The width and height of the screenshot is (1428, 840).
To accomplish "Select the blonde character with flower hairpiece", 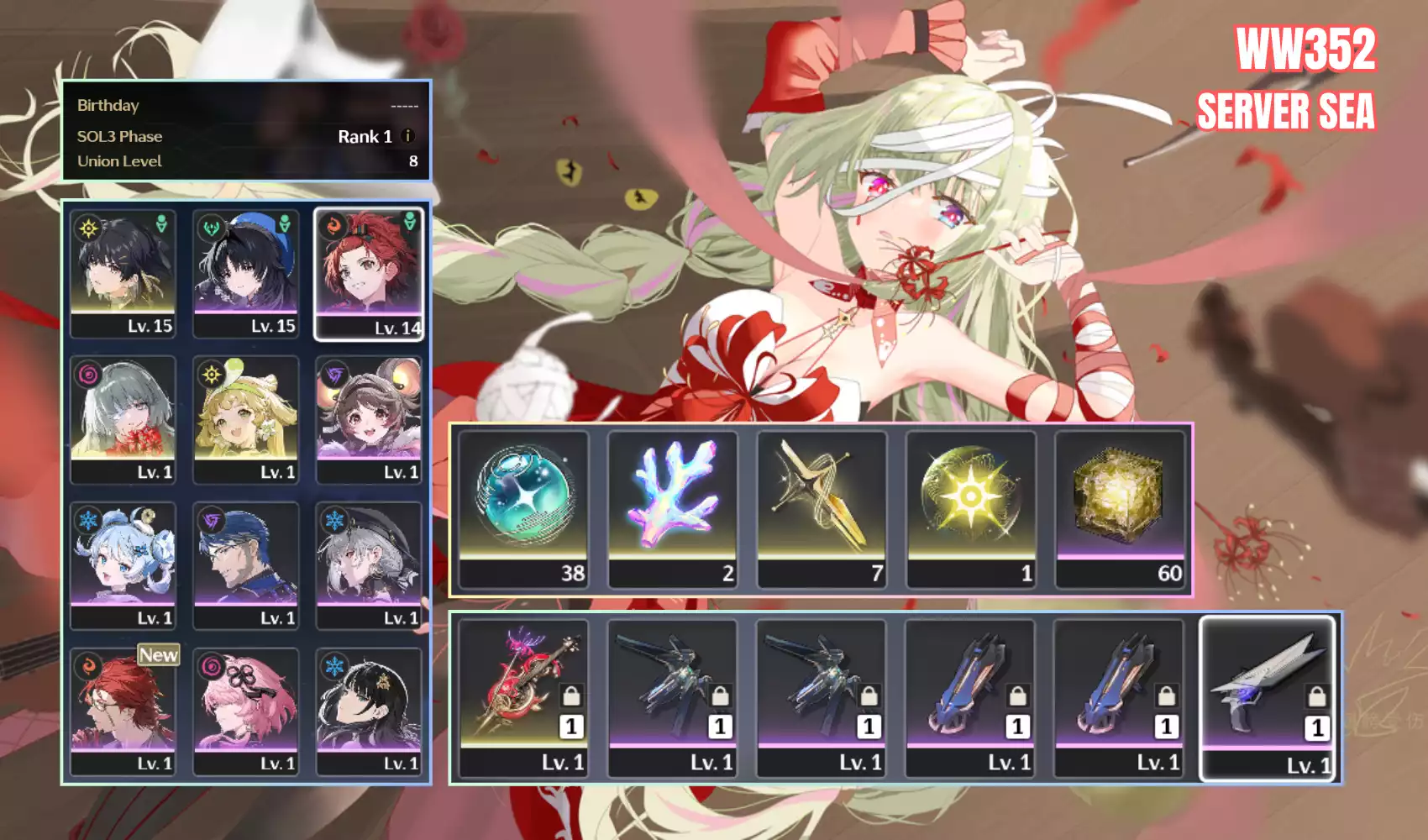I will pyautogui.click(x=246, y=419).
